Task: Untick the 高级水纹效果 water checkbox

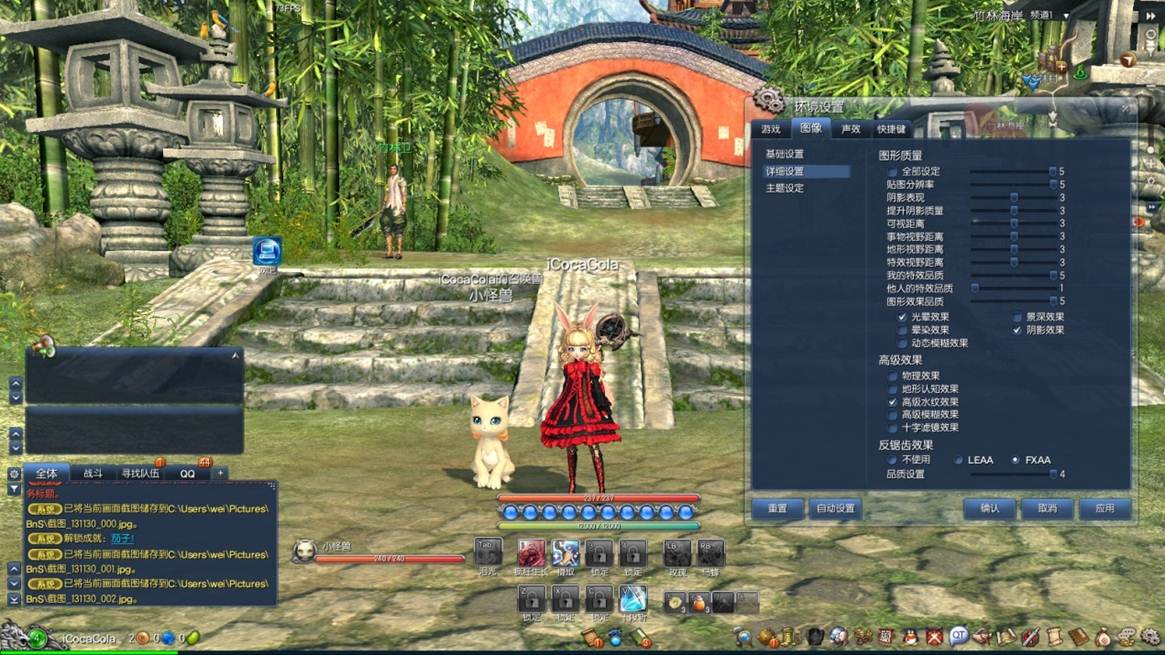Action: tap(893, 402)
